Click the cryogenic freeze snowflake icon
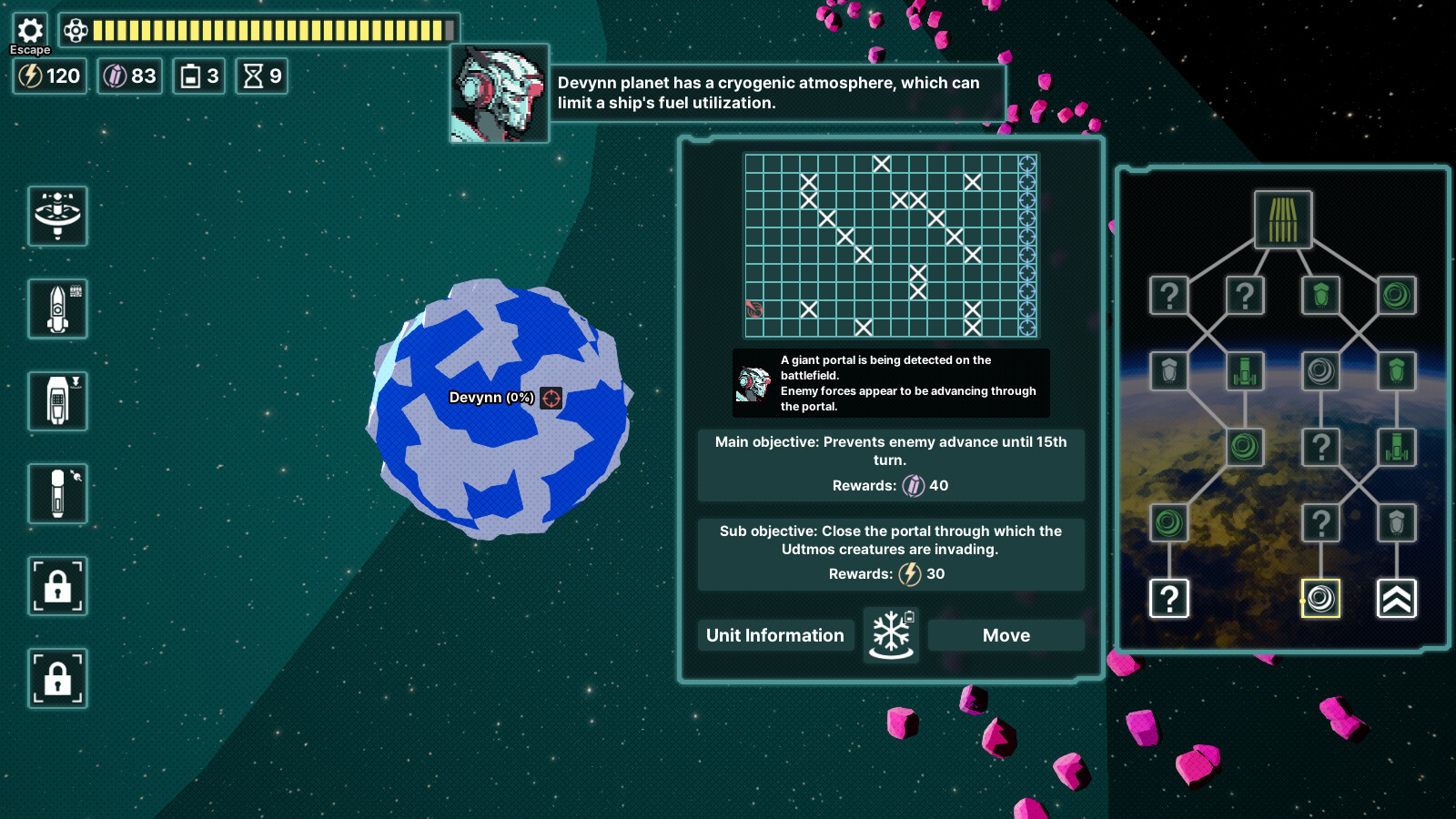1456x819 pixels. coord(891,634)
